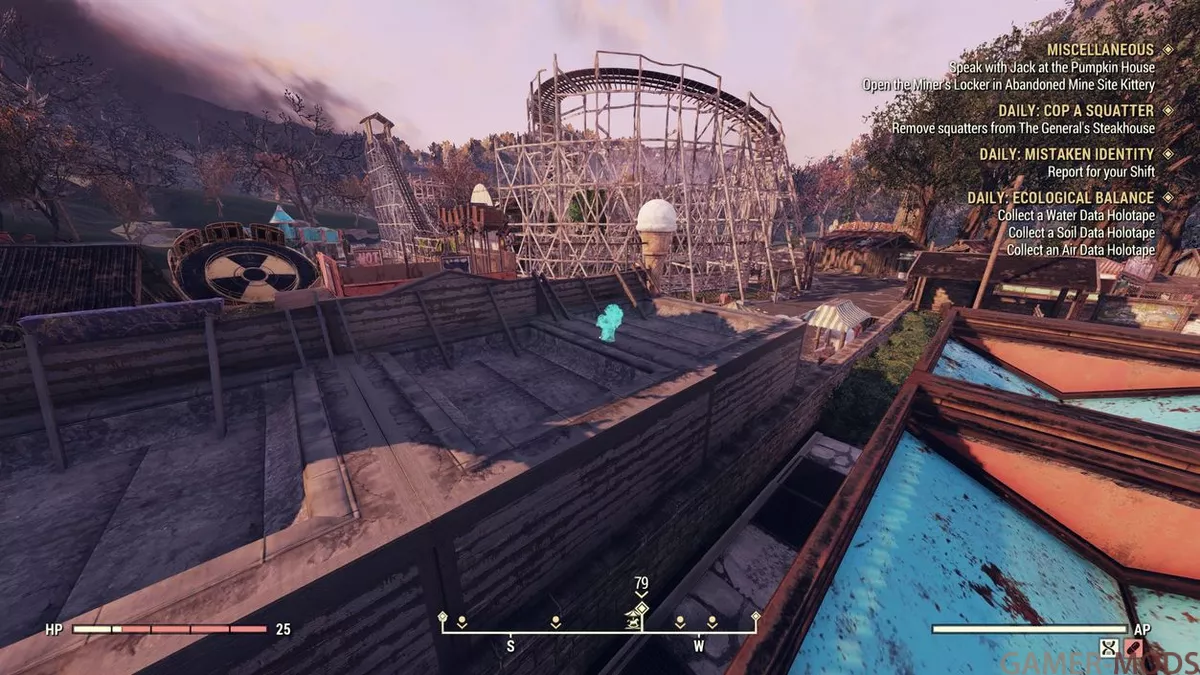1200x675 pixels.
Task: Select the red pill chem status icon
Action: (x=1135, y=647)
